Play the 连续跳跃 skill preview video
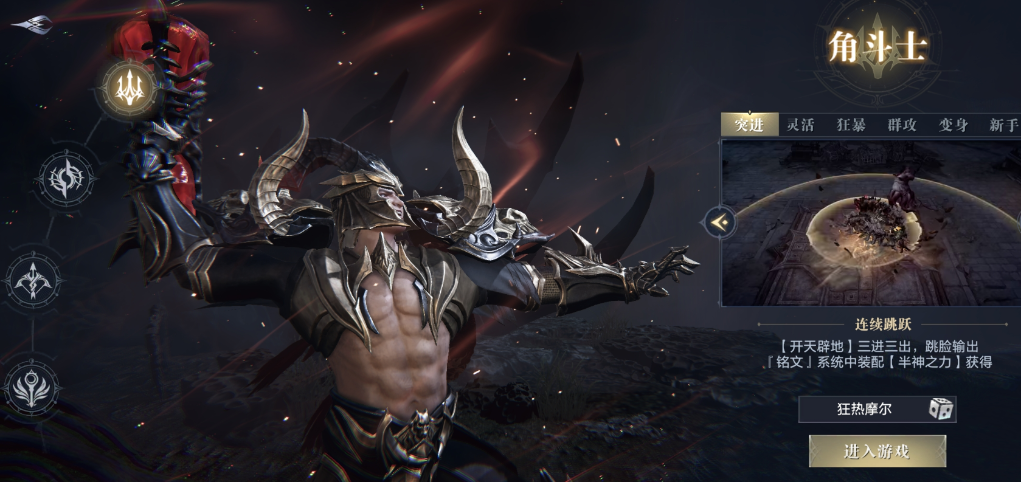The height and width of the screenshot is (482, 1021). click(x=870, y=222)
